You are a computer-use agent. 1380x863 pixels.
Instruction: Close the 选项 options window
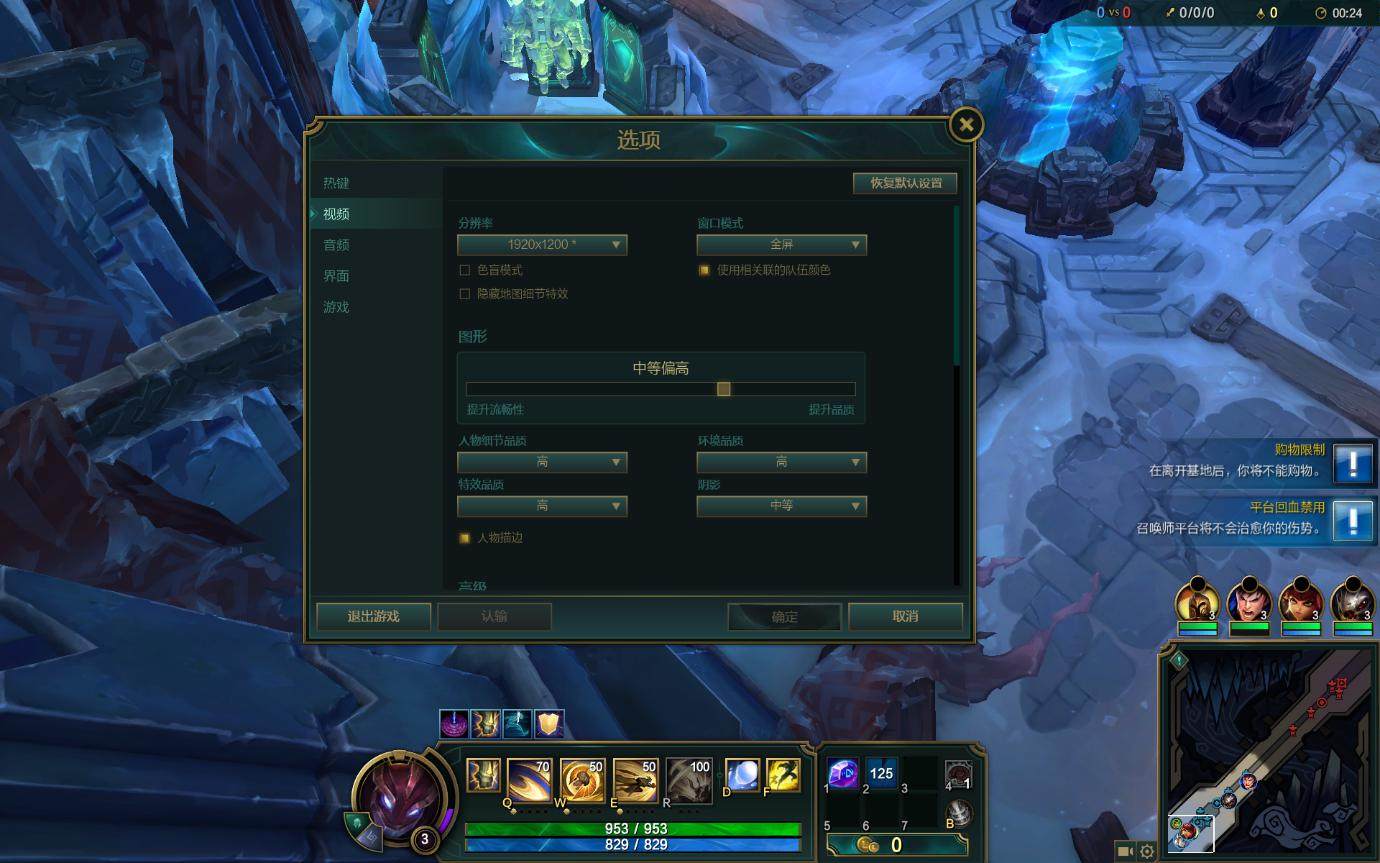(965, 124)
